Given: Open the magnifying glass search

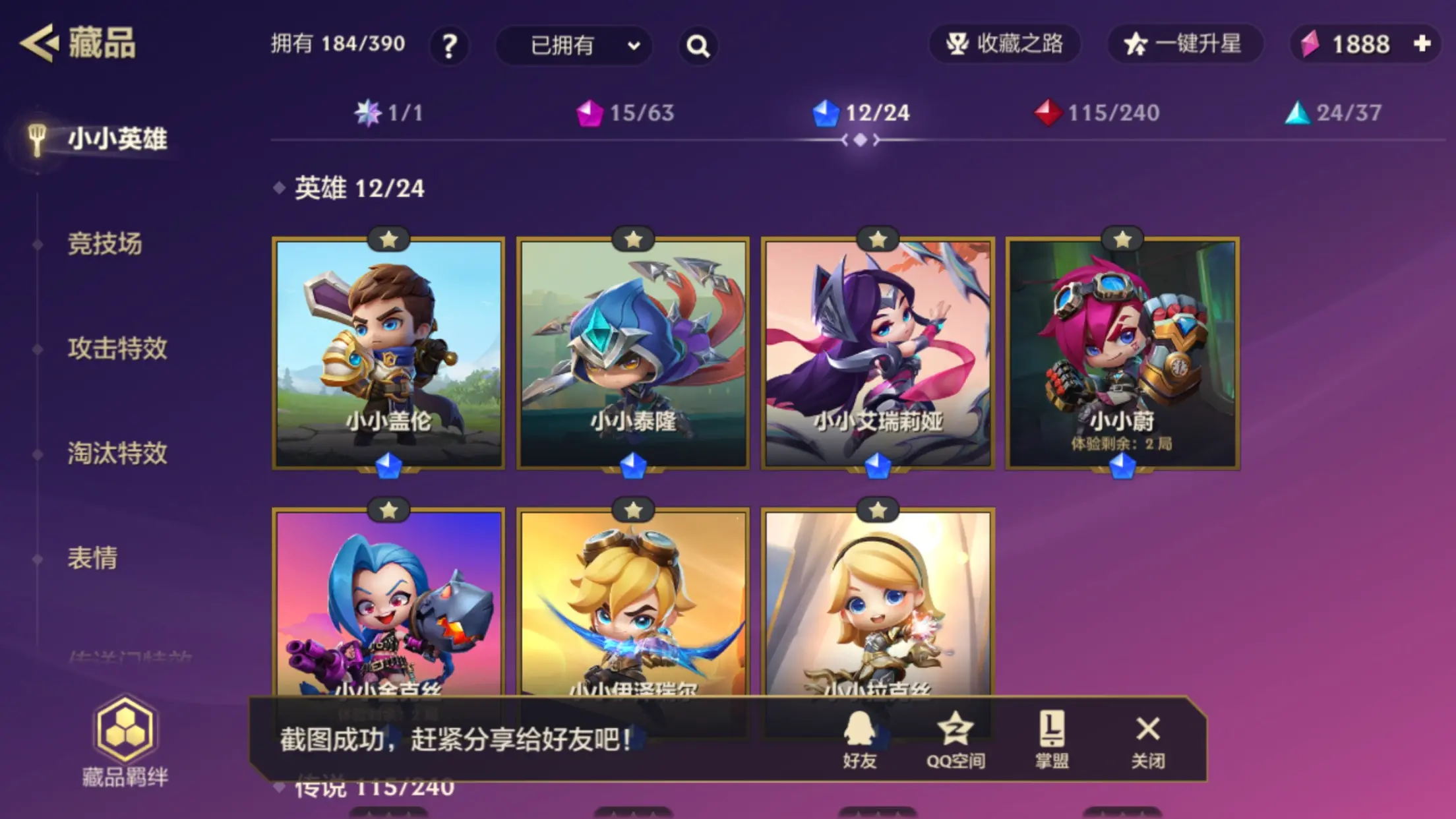Looking at the screenshot, I should pos(698,45).
